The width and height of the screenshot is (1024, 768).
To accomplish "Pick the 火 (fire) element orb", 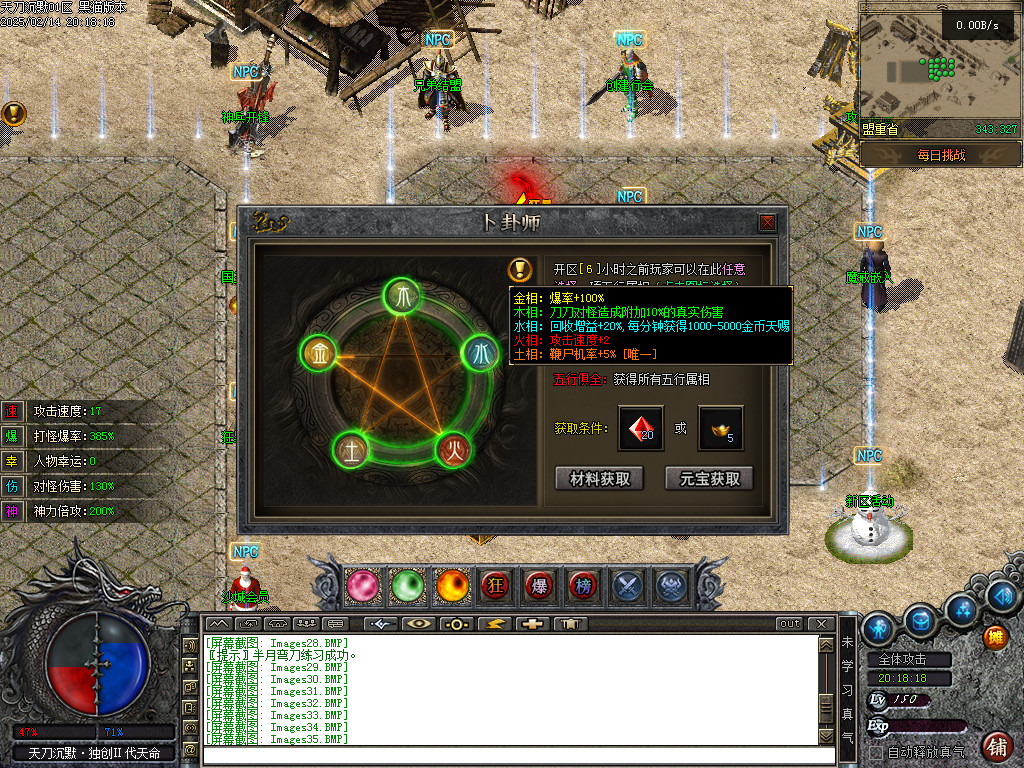I will tap(451, 446).
